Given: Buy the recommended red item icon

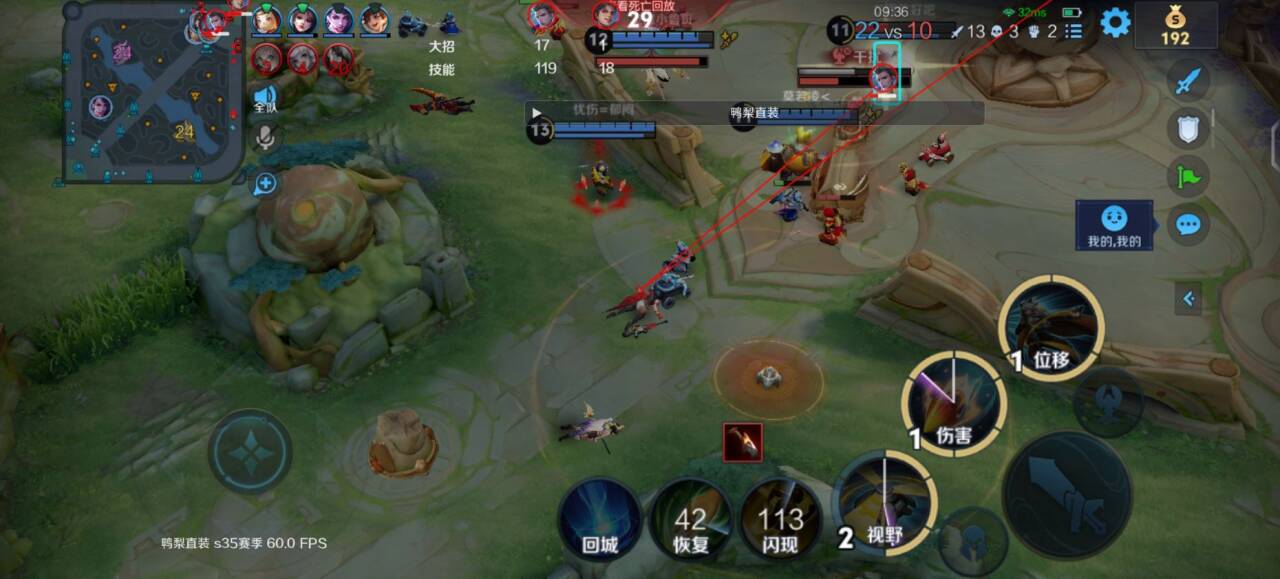Looking at the screenshot, I should (x=742, y=442).
